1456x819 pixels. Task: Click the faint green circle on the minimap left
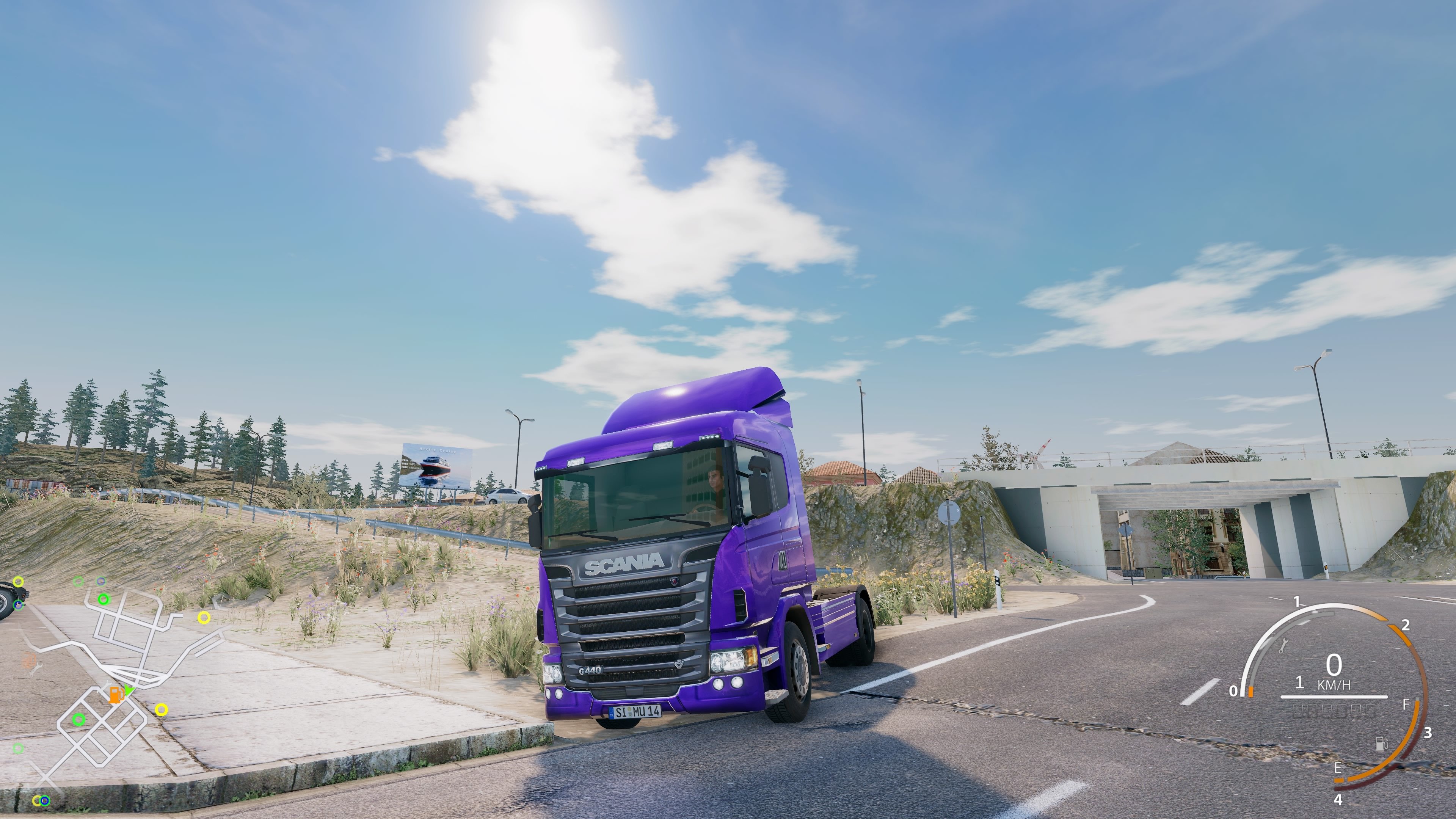[18, 749]
